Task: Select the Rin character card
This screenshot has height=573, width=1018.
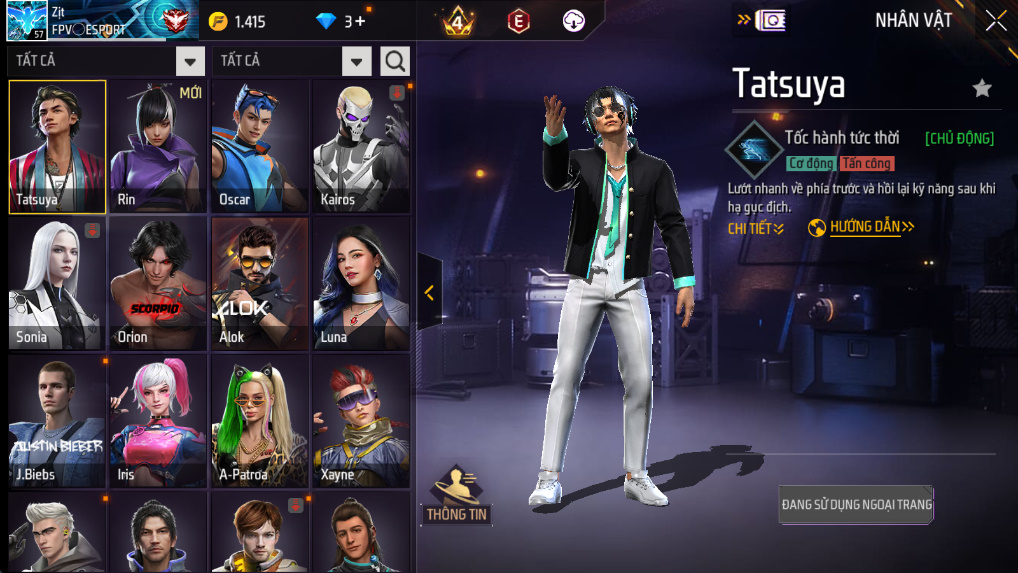Action: click(x=158, y=146)
